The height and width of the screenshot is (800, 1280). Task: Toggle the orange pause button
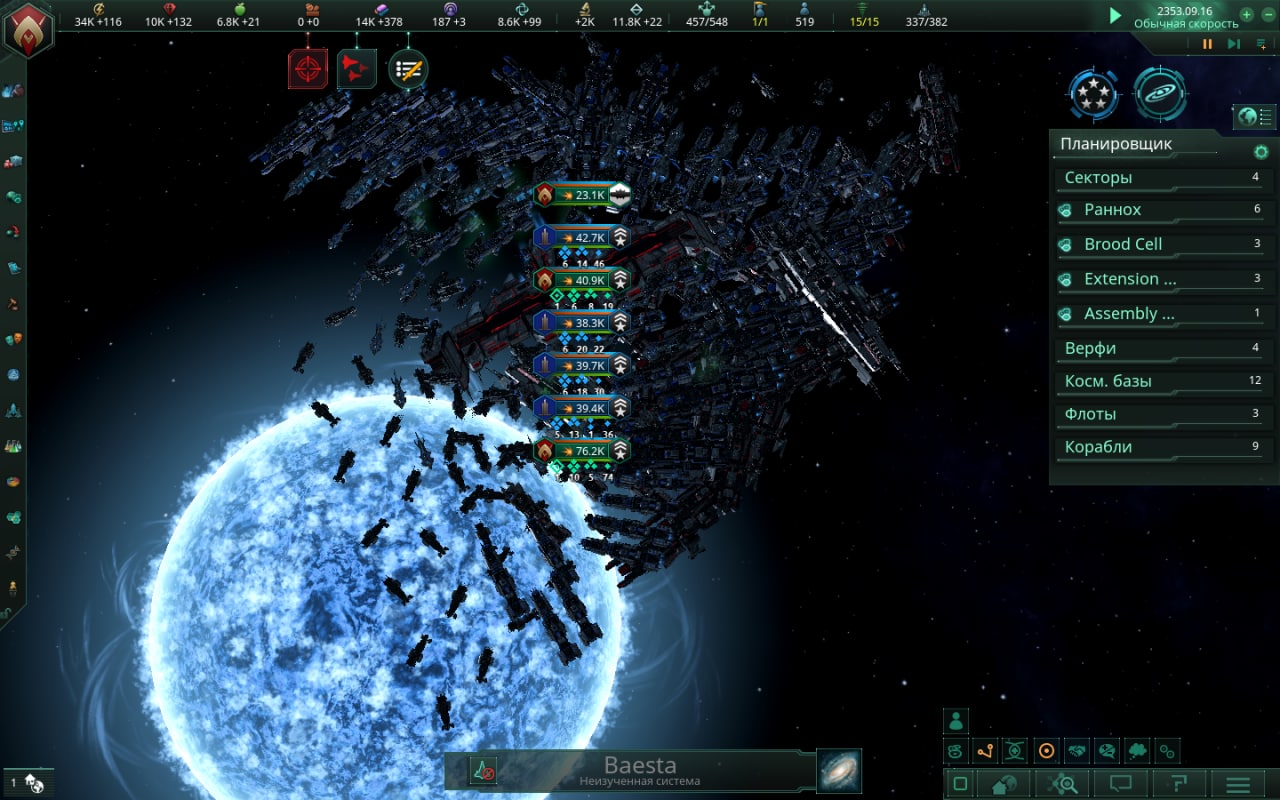coord(1207,44)
